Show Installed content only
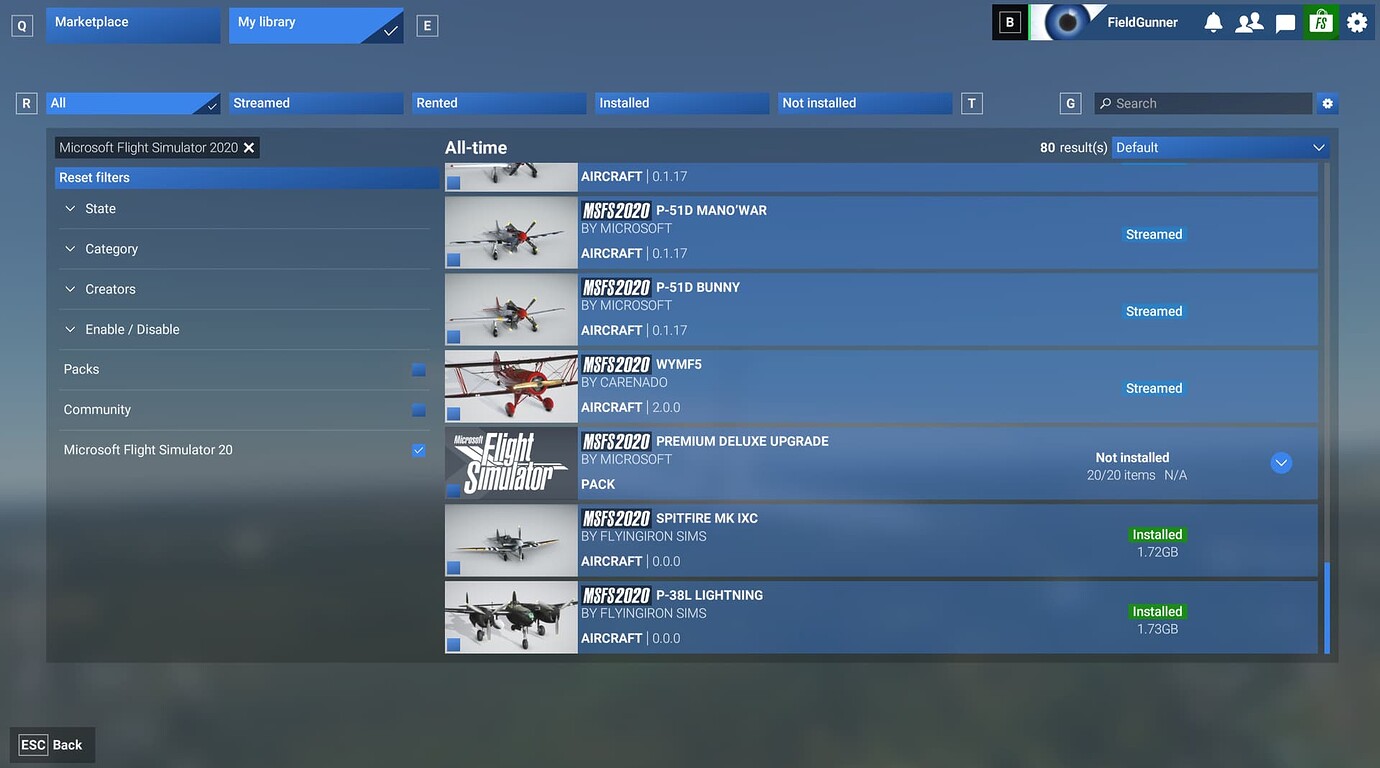Screen dimensions: 1380x768 (x=682, y=103)
